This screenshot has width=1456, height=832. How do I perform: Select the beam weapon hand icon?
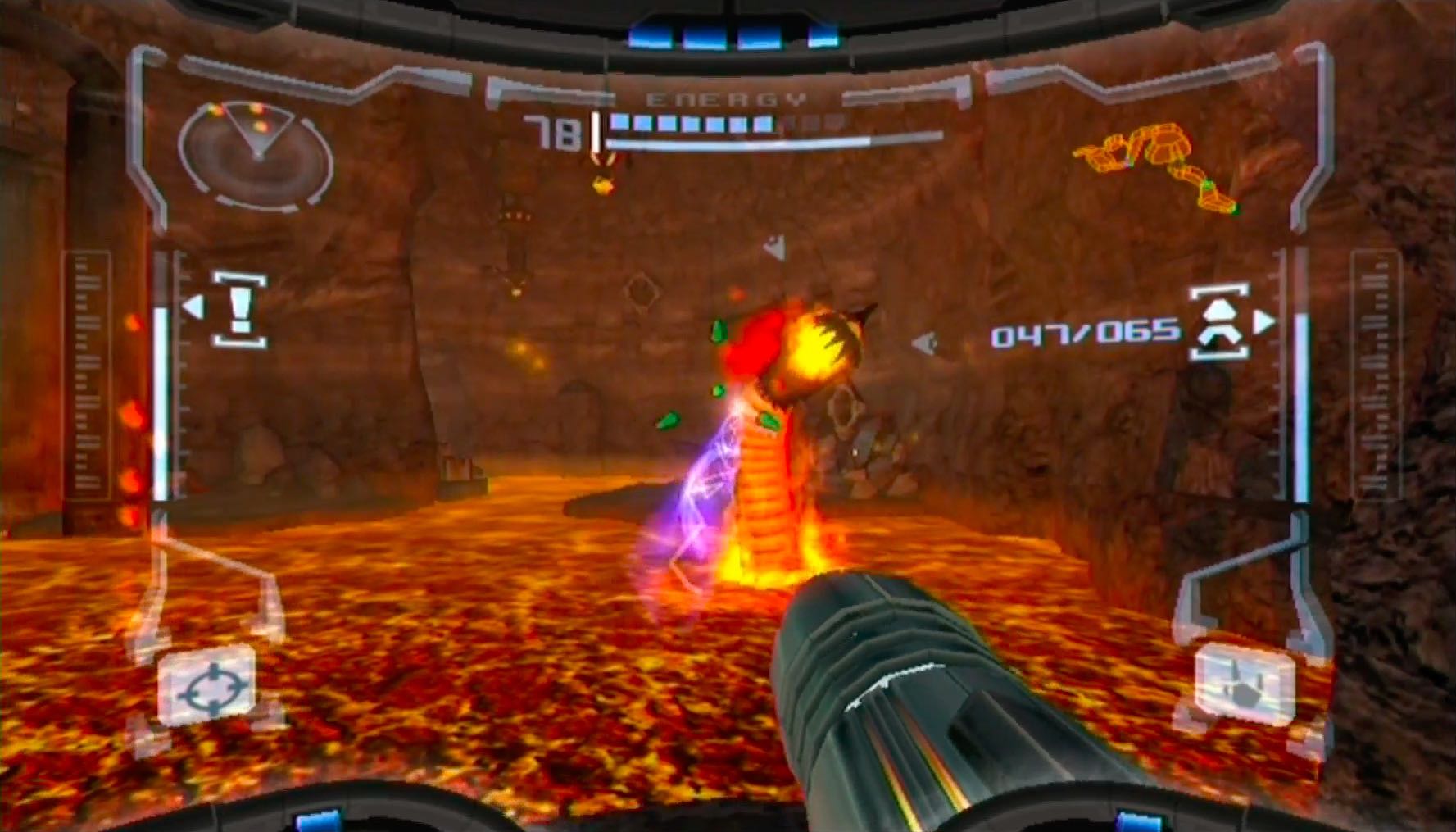point(1245,684)
